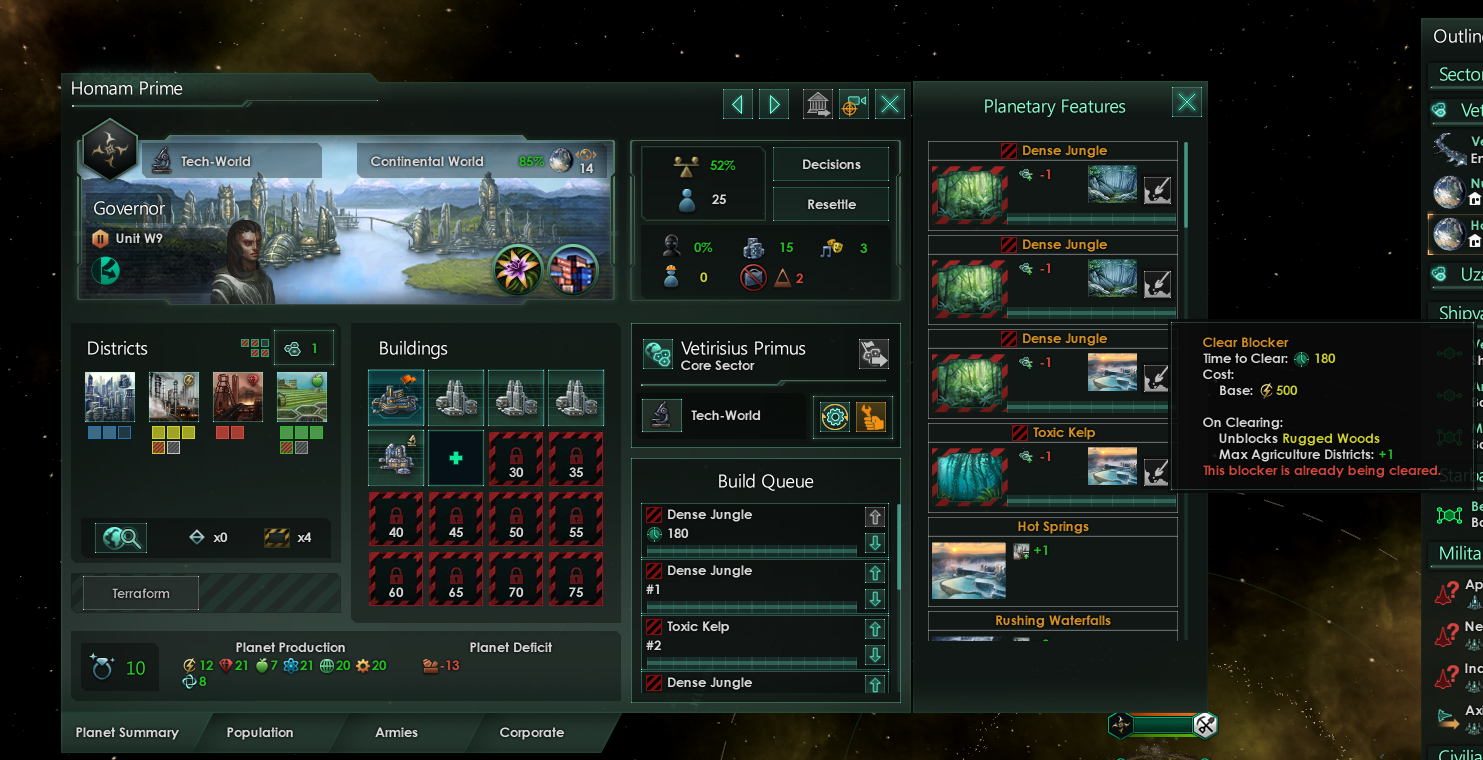Switch to the Population tab

[259, 732]
